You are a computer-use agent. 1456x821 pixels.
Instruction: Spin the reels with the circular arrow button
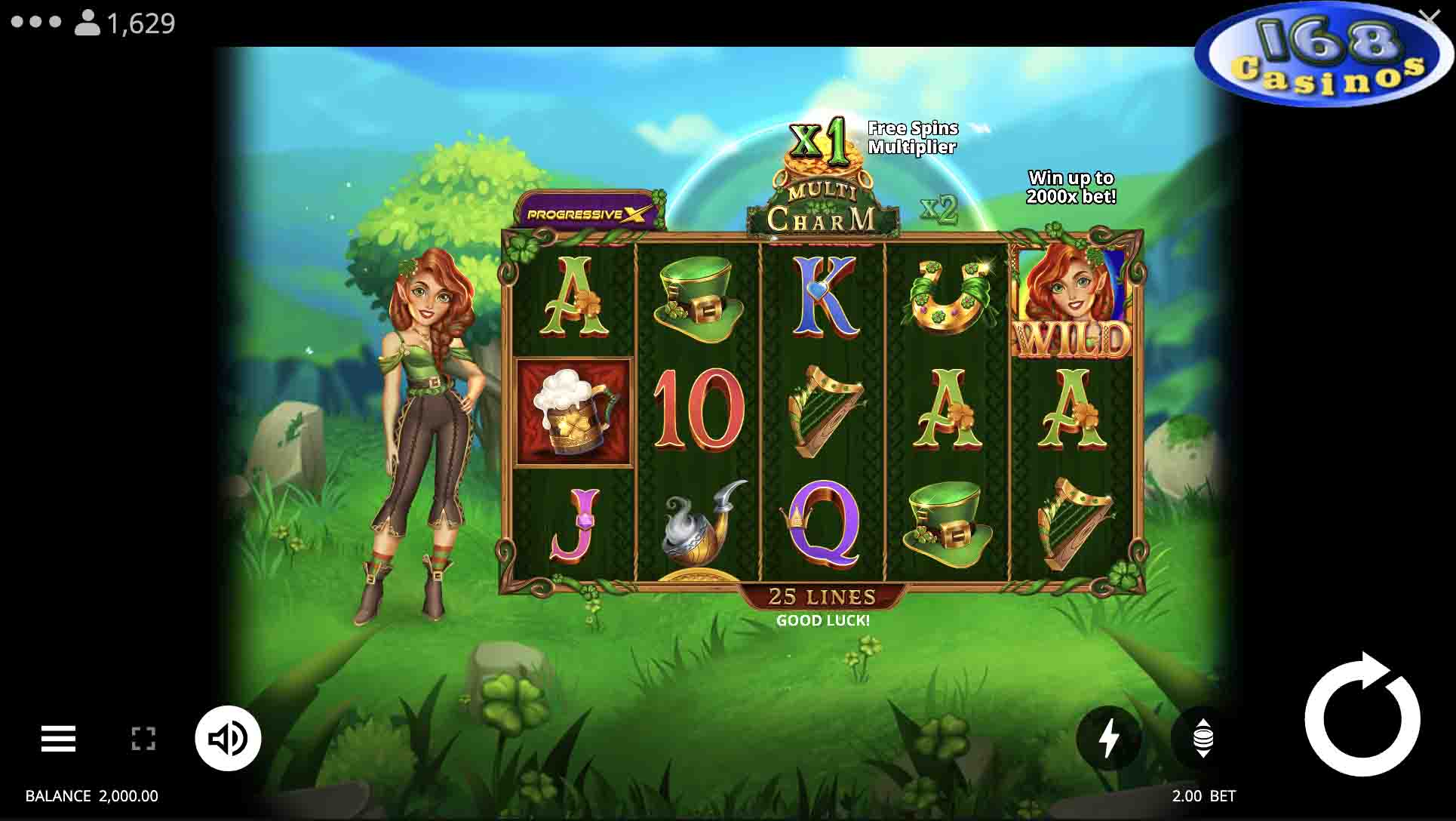(1362, 718)
